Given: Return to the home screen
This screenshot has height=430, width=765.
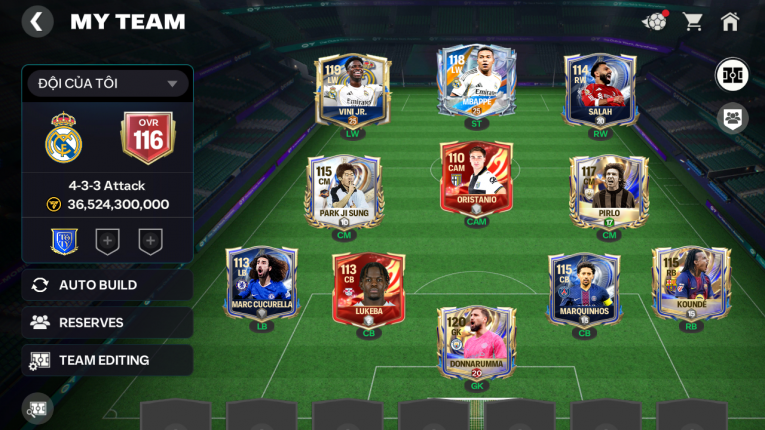Looking at the screenshot, I should coord(730,21).
